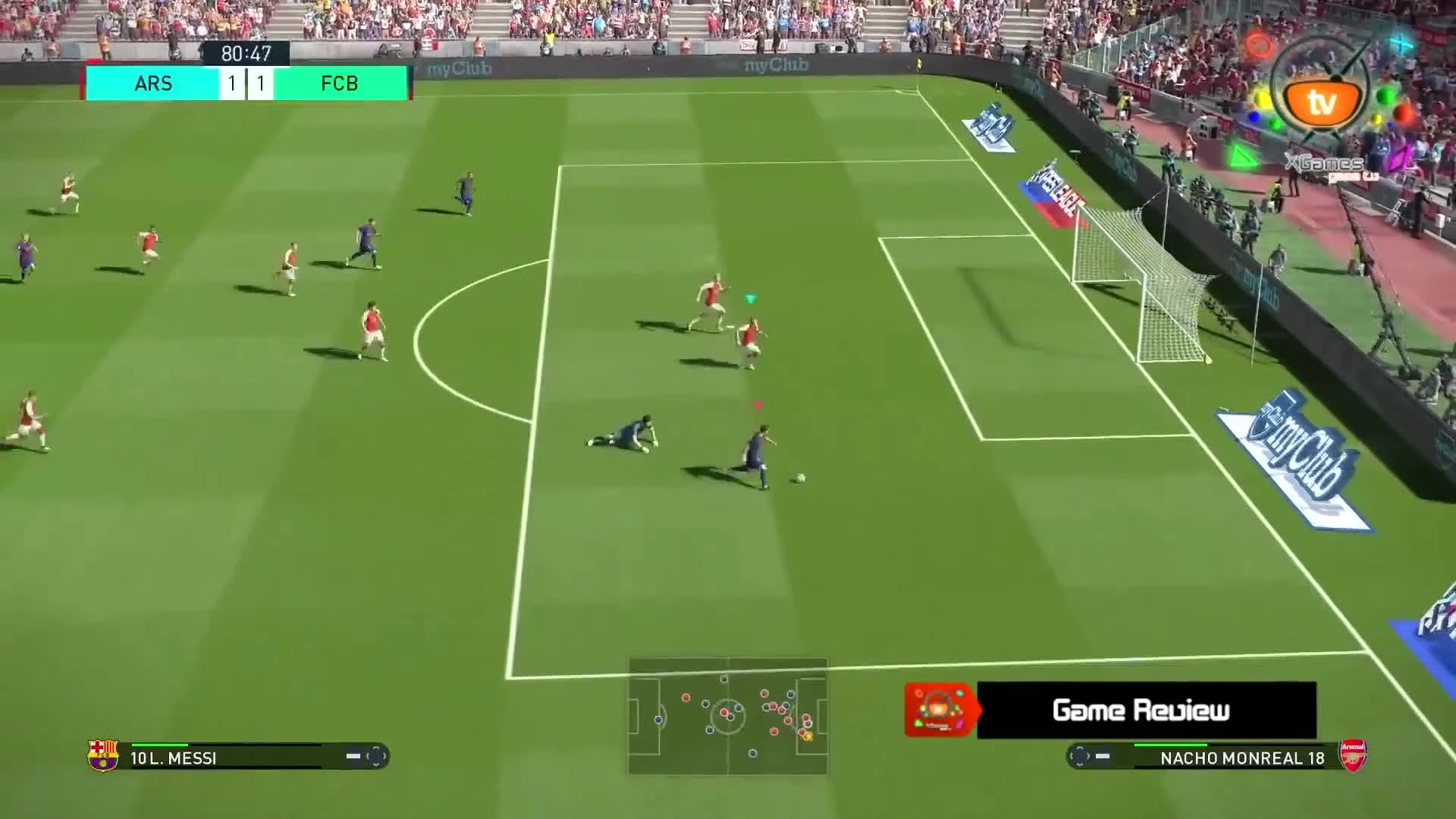Click the red XGames TV badge beside Game Review
The height and width of the screenshot is (819, 1456).
[937, 711]
